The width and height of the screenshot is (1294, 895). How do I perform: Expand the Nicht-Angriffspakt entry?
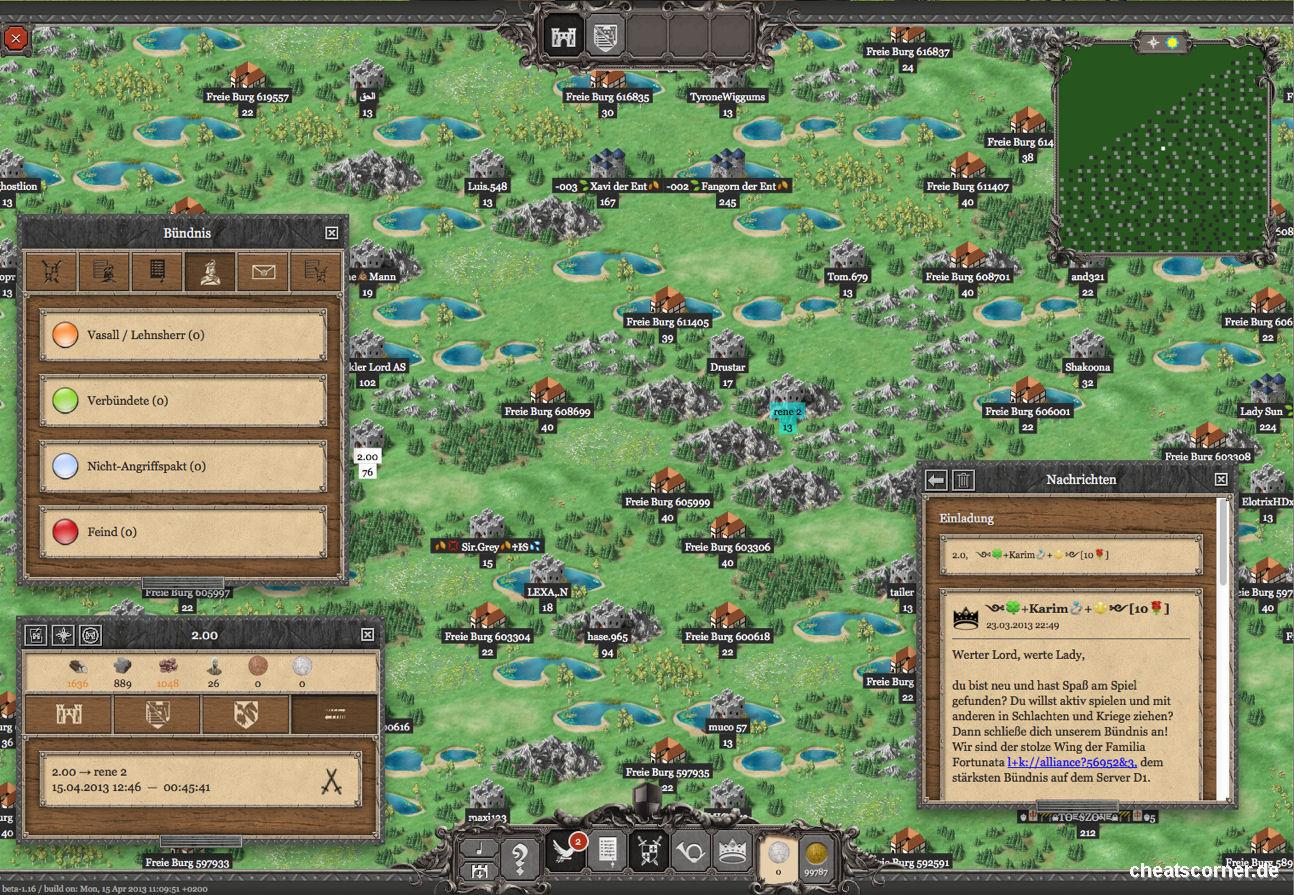coord(183,466)
